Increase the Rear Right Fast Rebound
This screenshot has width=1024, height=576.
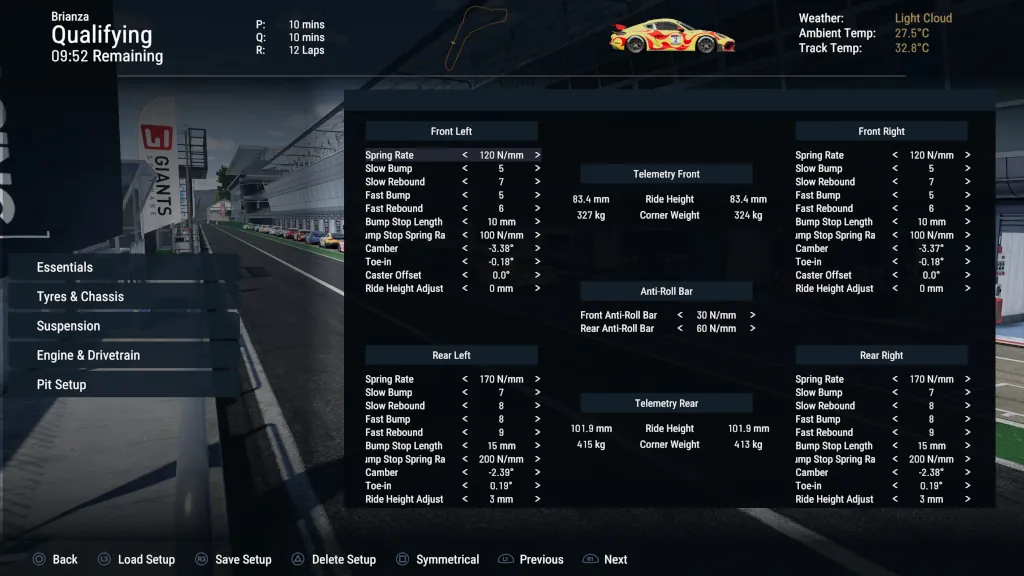(967, 433)
